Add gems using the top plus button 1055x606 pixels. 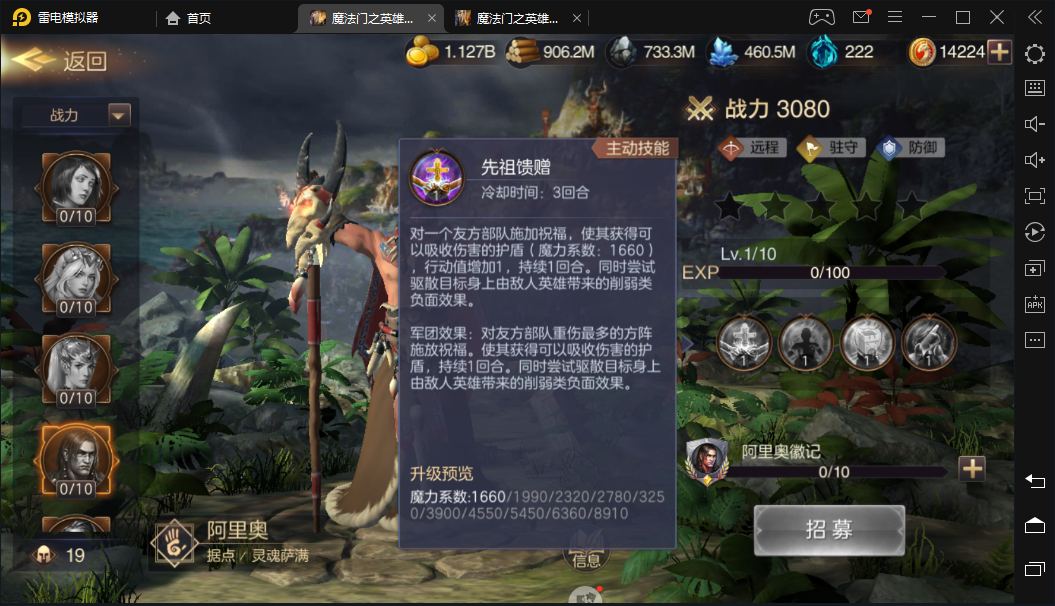click(x=1000, y=52)
